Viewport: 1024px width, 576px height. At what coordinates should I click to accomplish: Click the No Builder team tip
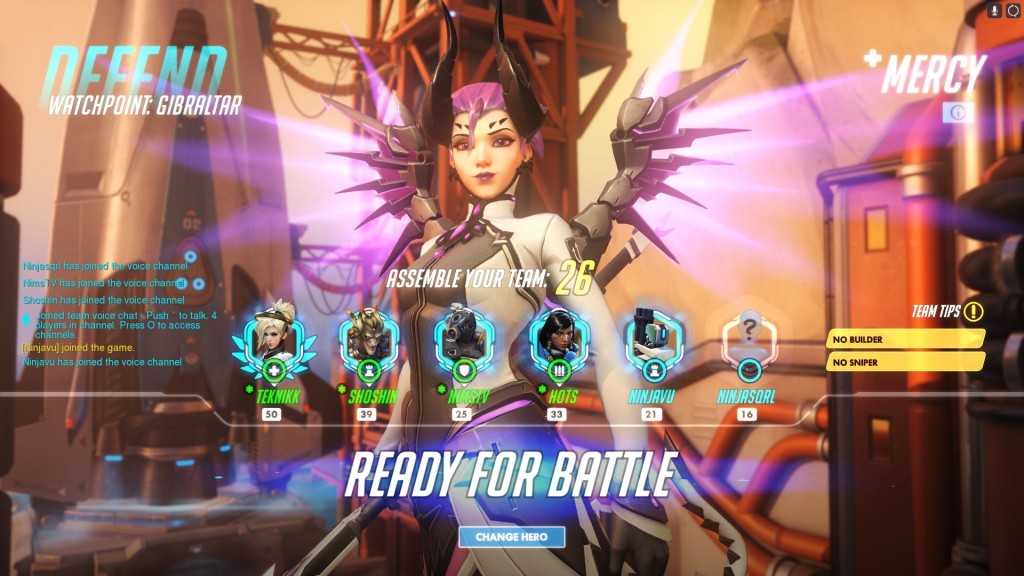coord(904,339)
